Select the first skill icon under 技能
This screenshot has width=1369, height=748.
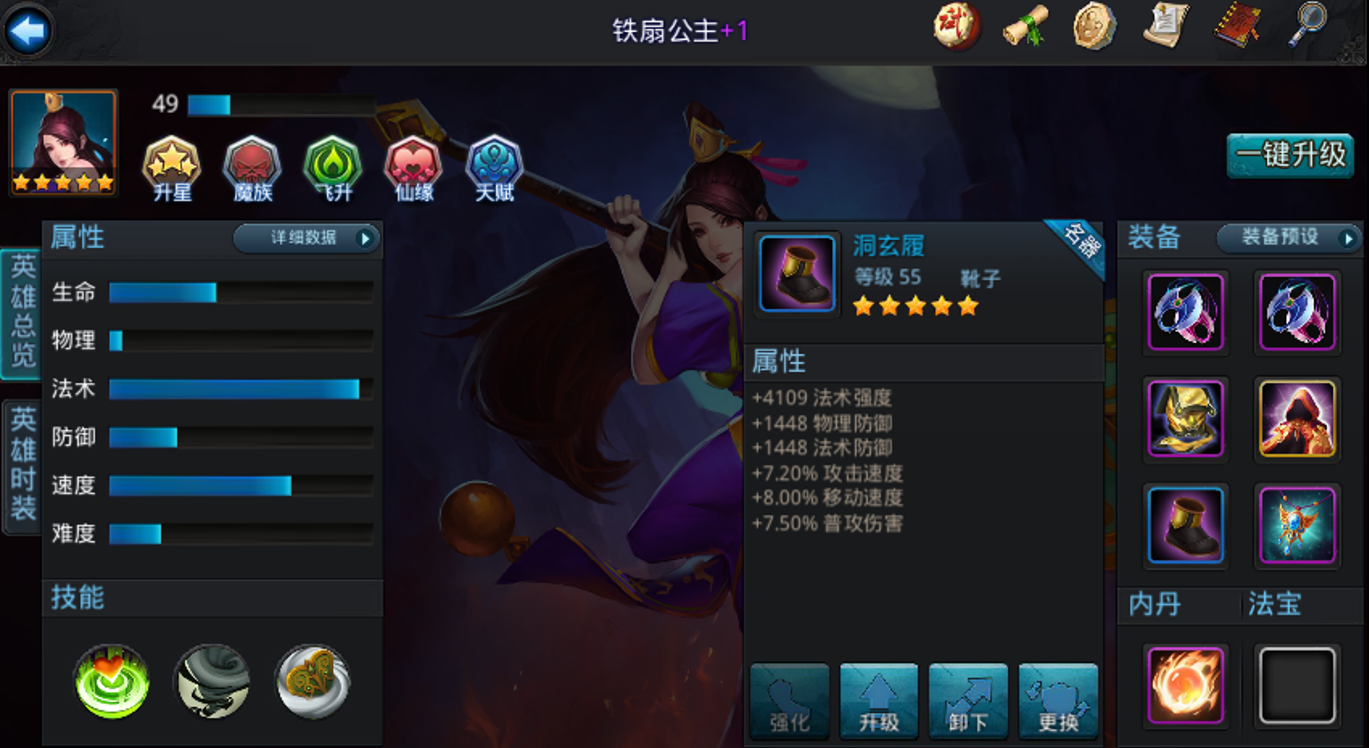[x=111, y=681]
